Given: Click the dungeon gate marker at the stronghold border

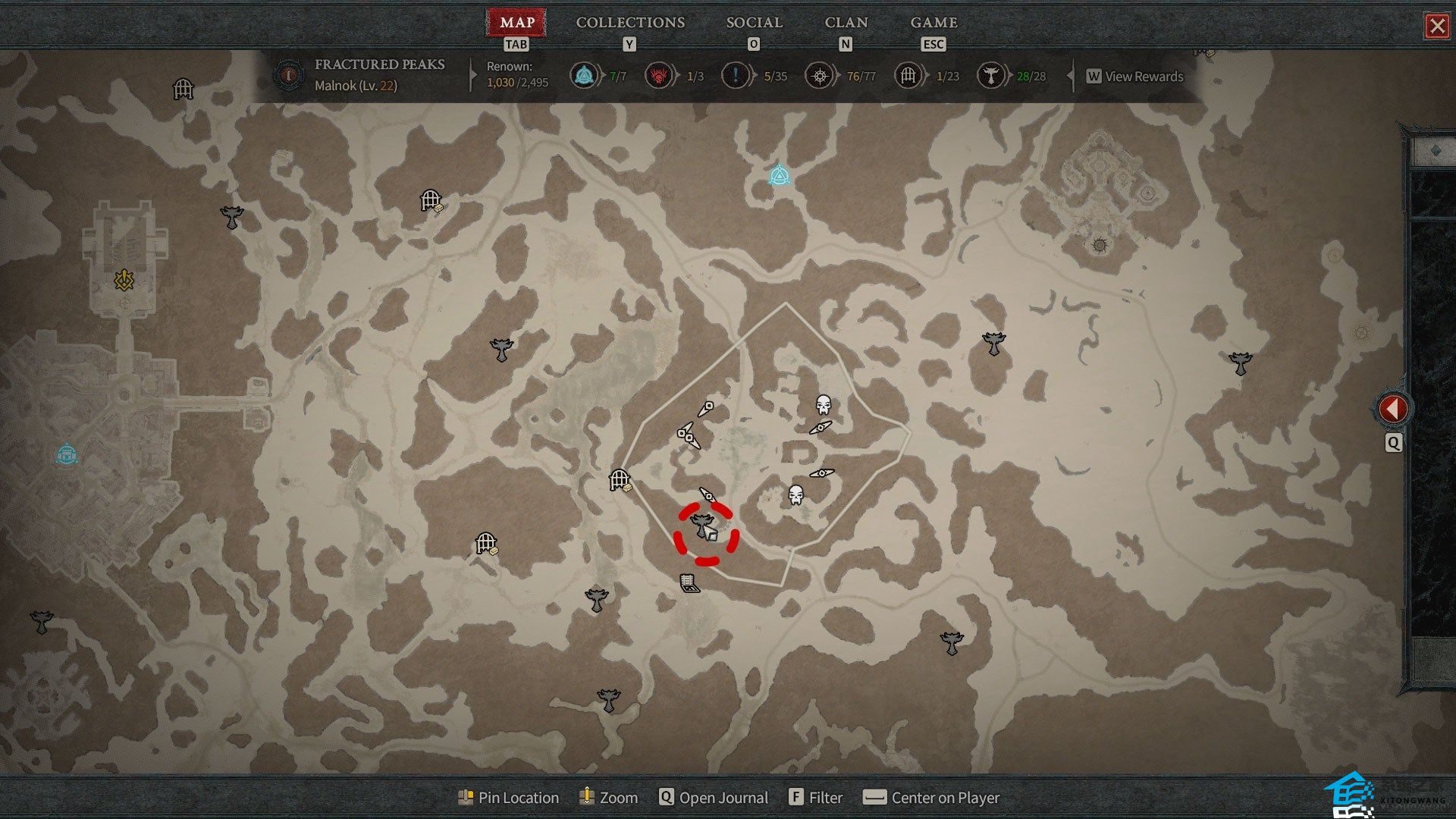Looking at the screenshot, I should (x=620, y=480).
